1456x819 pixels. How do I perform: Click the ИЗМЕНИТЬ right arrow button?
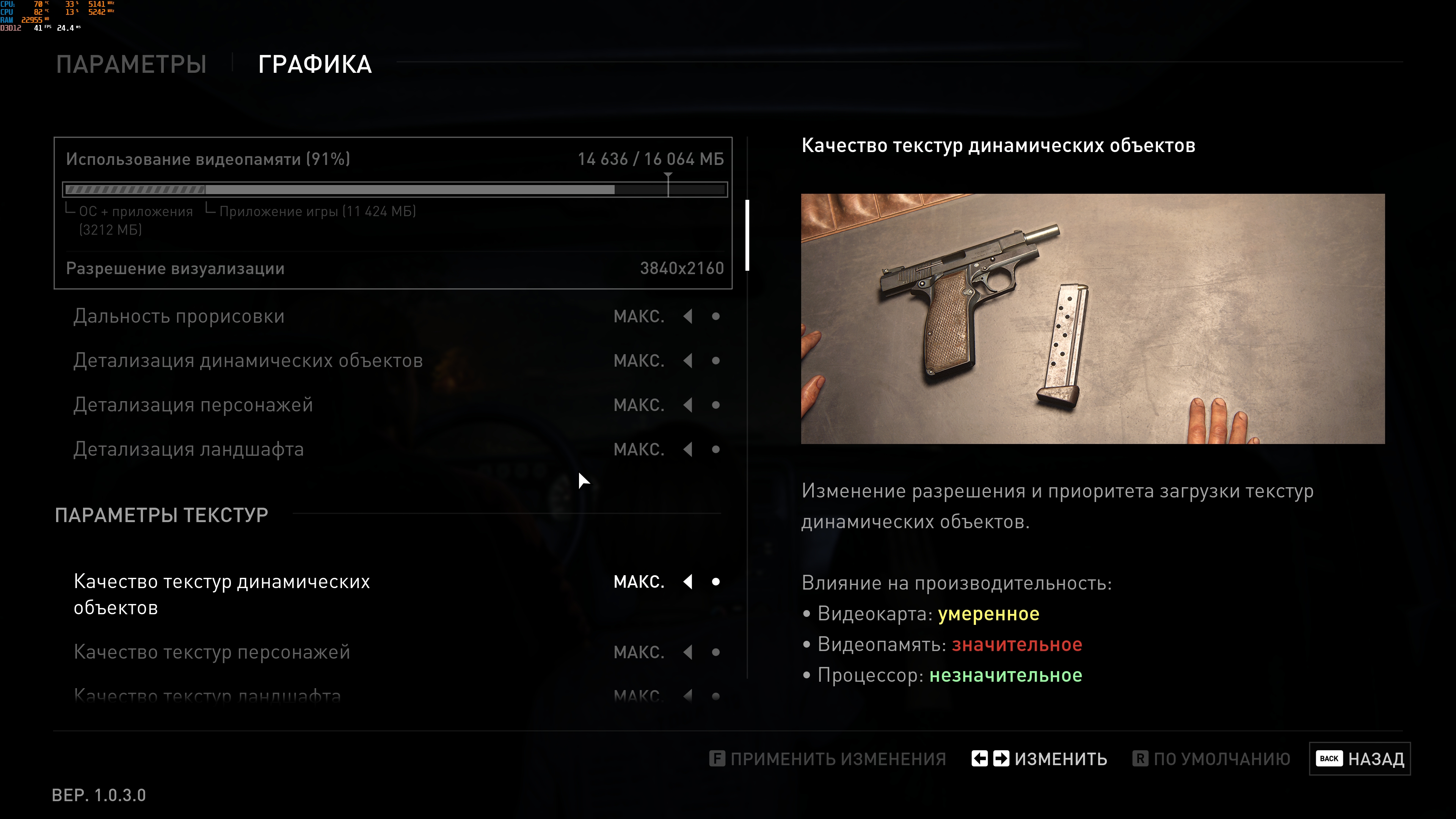pos(1001,758)
